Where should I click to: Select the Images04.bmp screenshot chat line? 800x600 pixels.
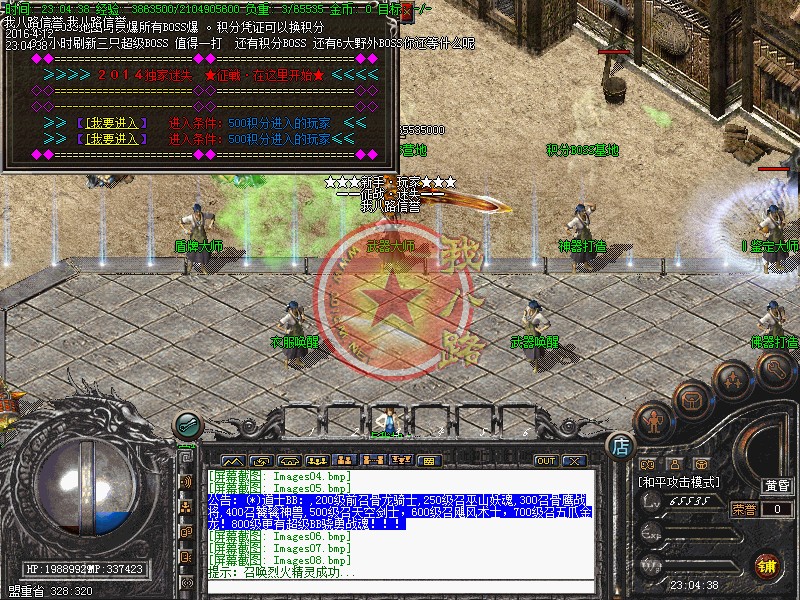(278, 476)
